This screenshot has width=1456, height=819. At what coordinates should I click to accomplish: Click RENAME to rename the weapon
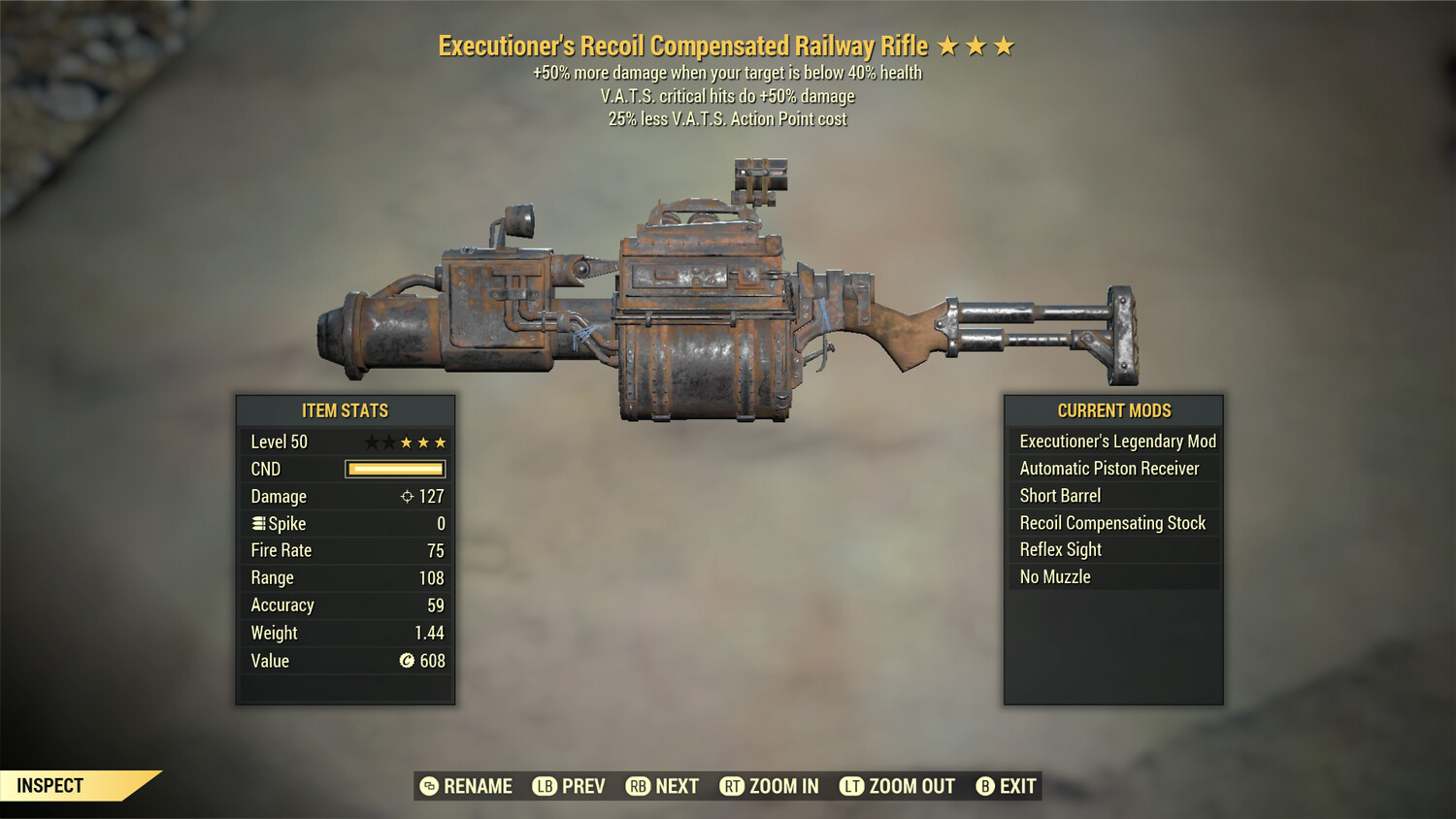click(477, 786)
